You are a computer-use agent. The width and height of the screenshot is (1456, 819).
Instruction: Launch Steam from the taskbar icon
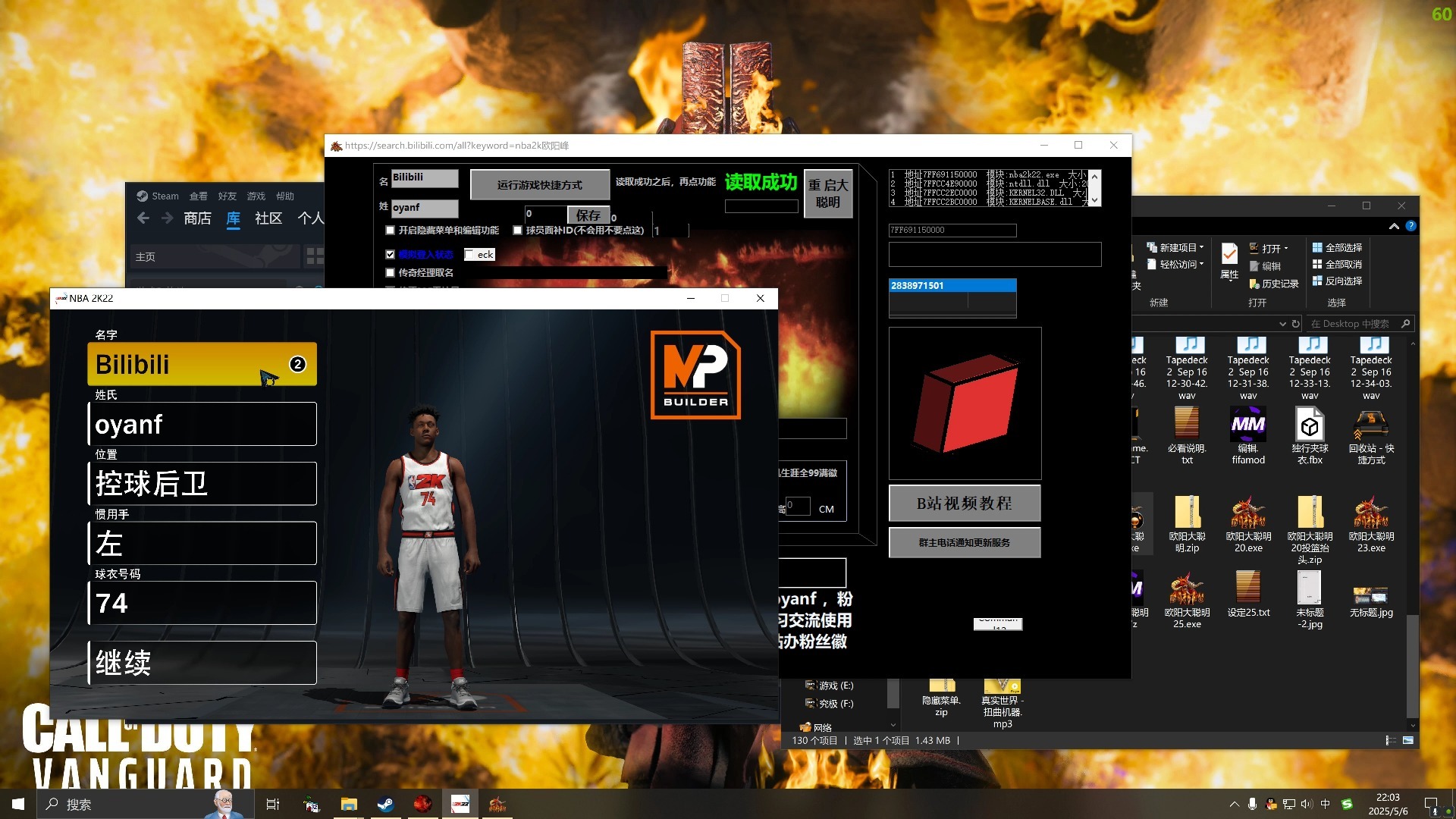click(386, 804)
